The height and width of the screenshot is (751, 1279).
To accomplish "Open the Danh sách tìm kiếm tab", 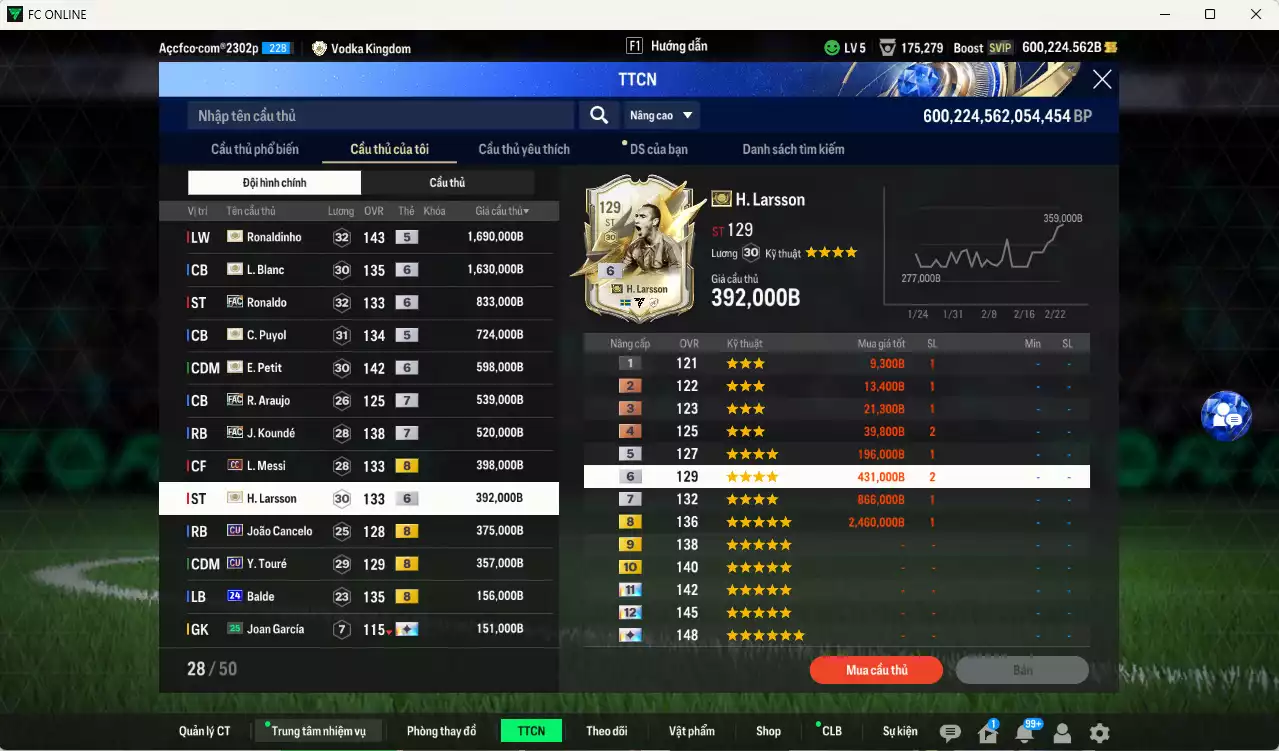I will (793, 149).
